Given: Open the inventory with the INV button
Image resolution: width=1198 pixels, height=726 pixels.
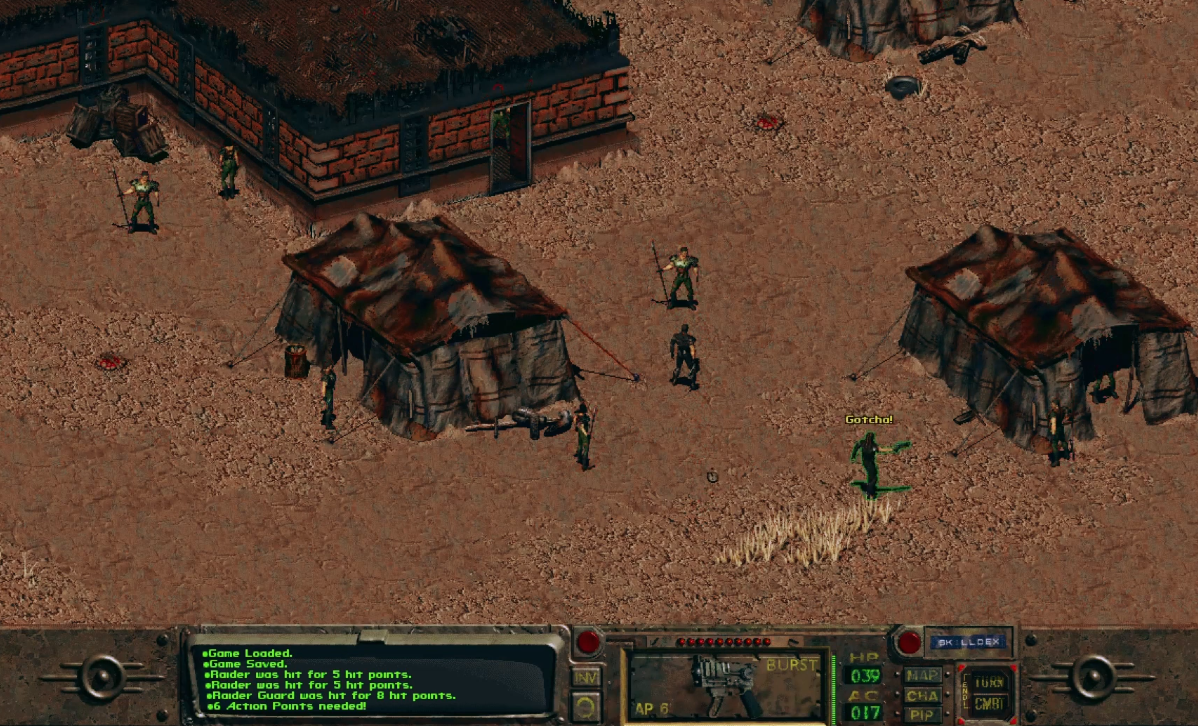Looking at the screenshot, I should (586, 676).
